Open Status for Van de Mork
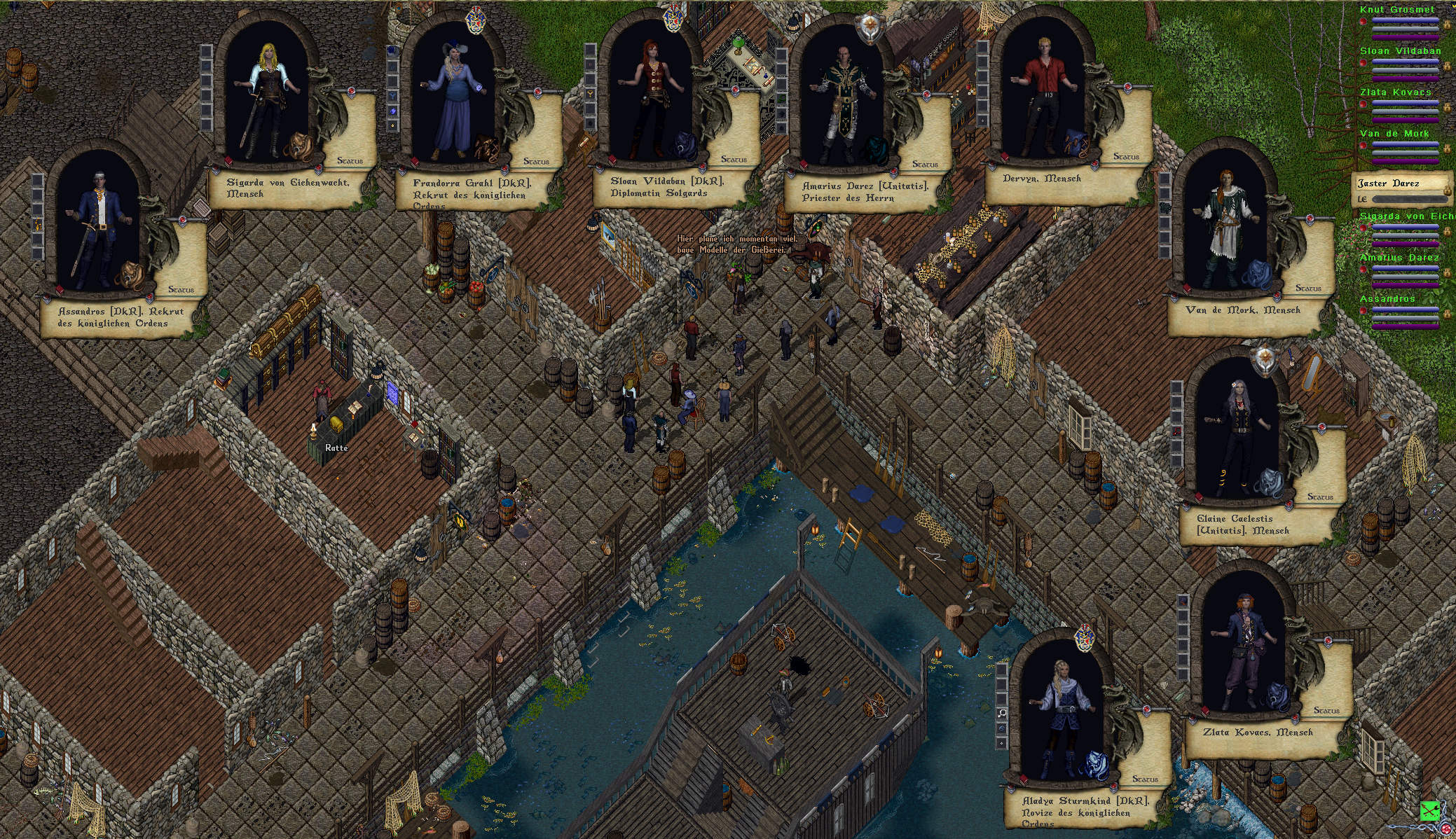Viewport: 1456px width, 839px height. tap(1308, 289)
